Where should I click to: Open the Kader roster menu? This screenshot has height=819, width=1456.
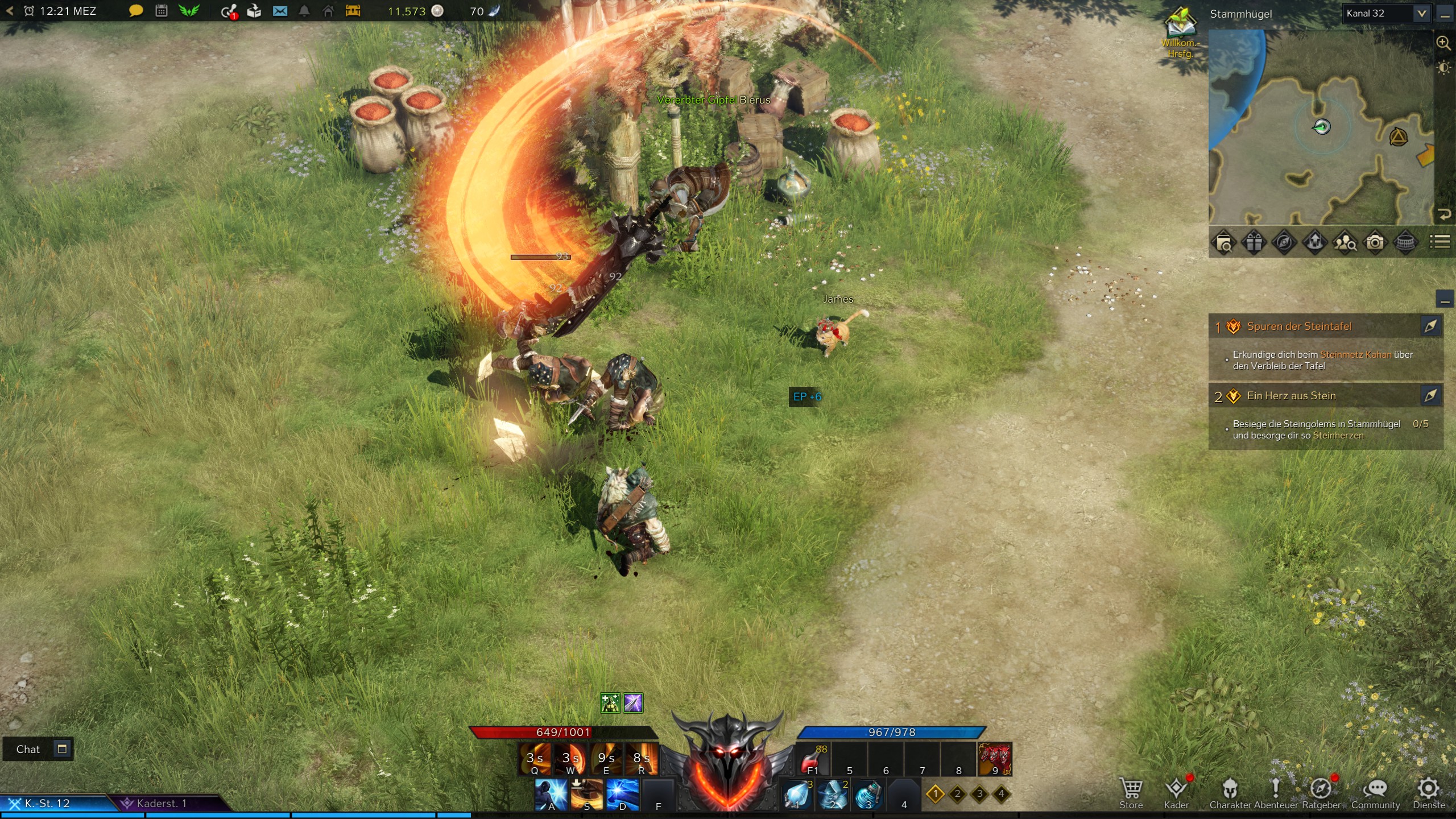(1176, 793)
